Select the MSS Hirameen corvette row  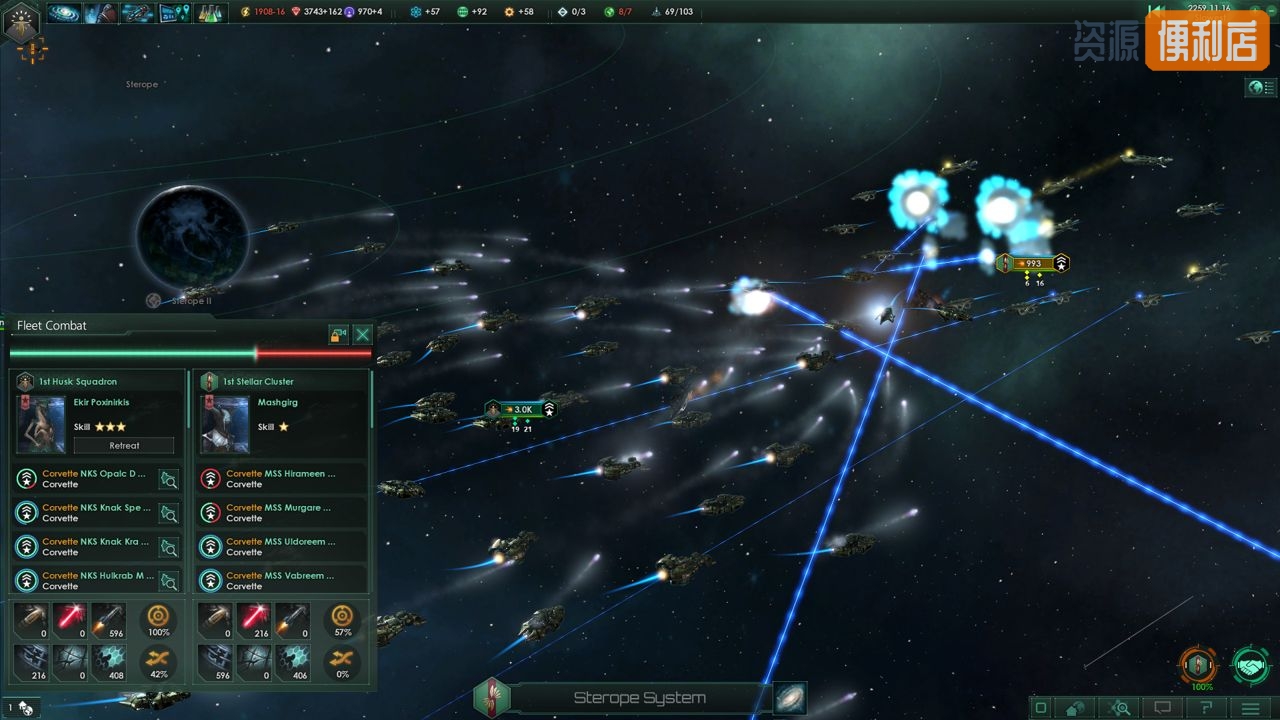coord(280,479)
